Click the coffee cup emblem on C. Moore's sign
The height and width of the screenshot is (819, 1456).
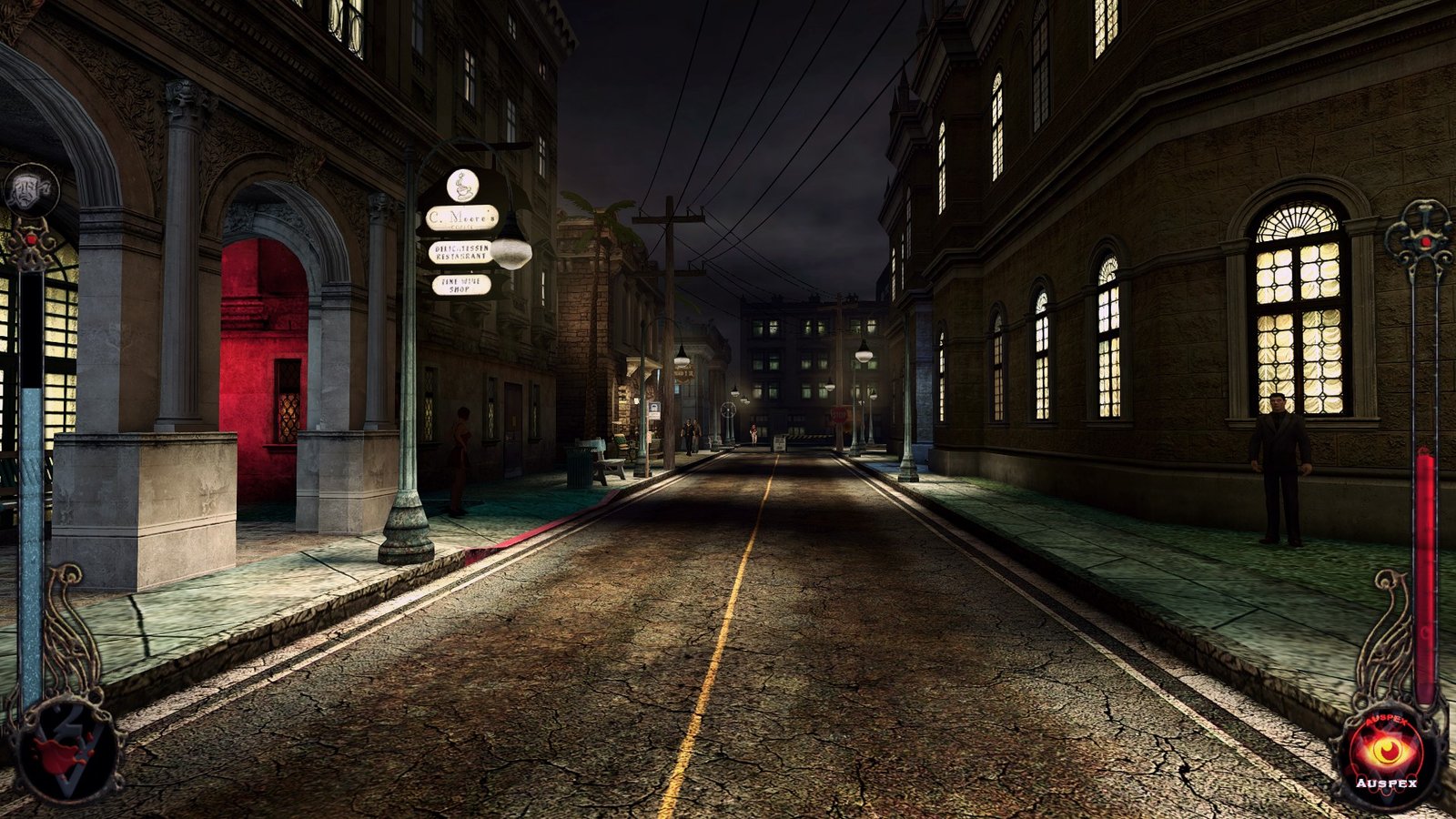pyautogui.click(x=462, y=186)
